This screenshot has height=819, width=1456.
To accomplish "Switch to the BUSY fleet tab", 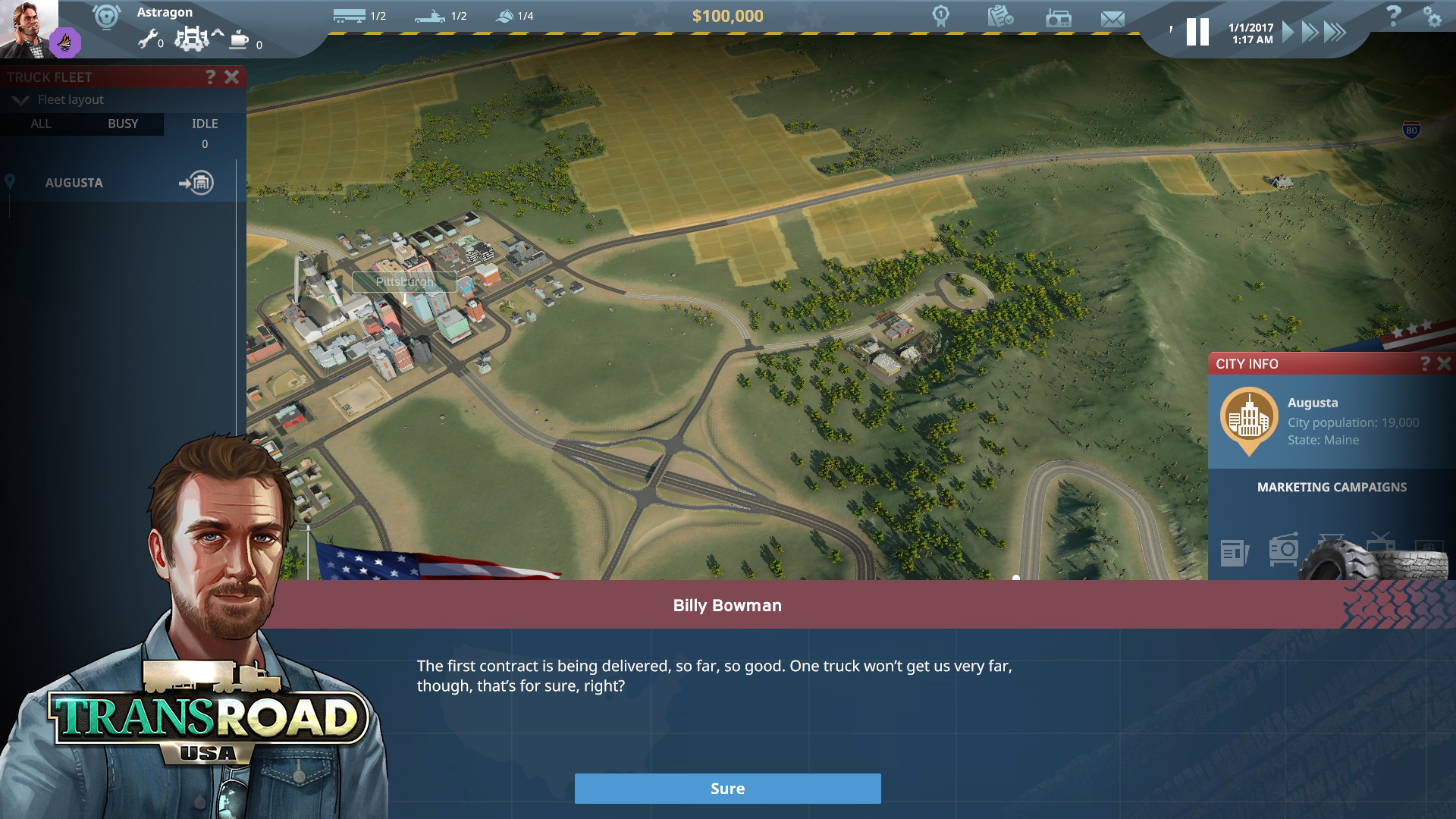I will coord(123,124).
